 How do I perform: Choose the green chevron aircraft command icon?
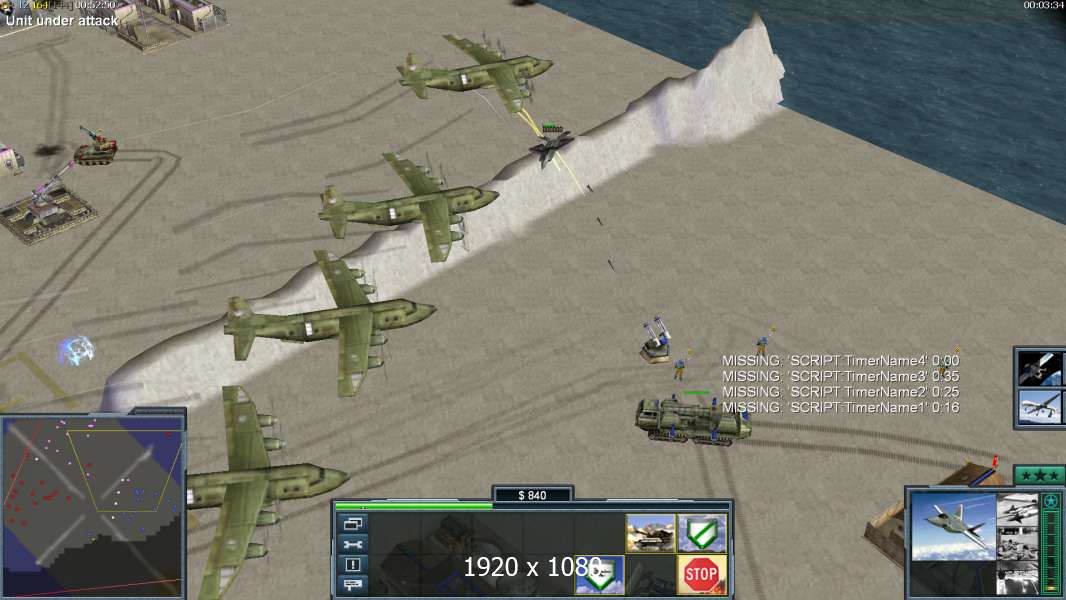point(599,574)
